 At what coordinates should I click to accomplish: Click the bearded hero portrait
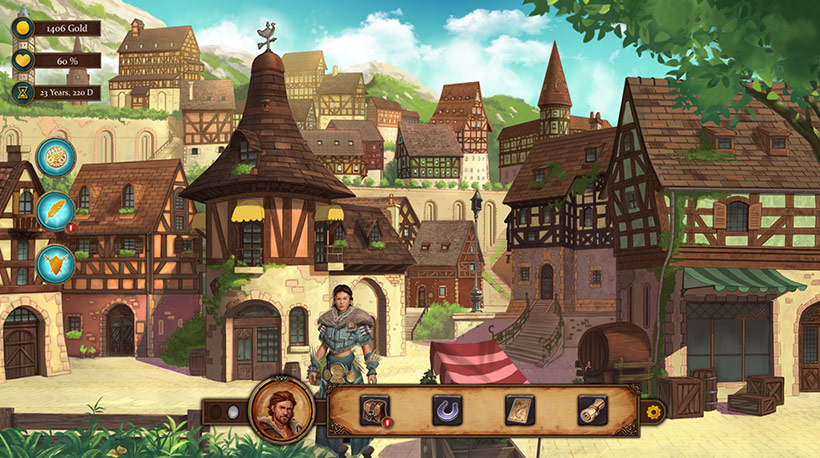pos(281,410)
